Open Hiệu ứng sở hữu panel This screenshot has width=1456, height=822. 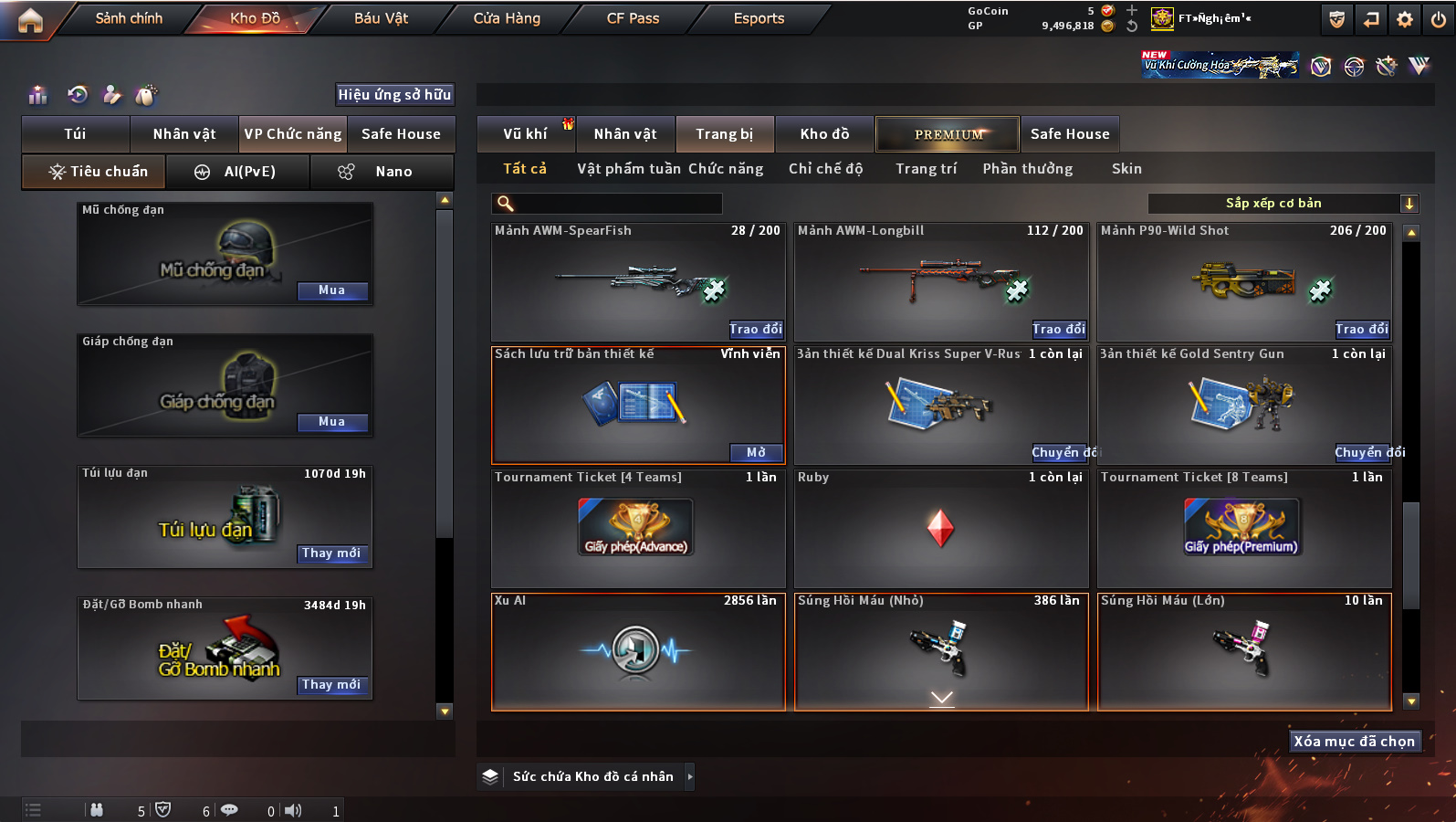[394, 94]
